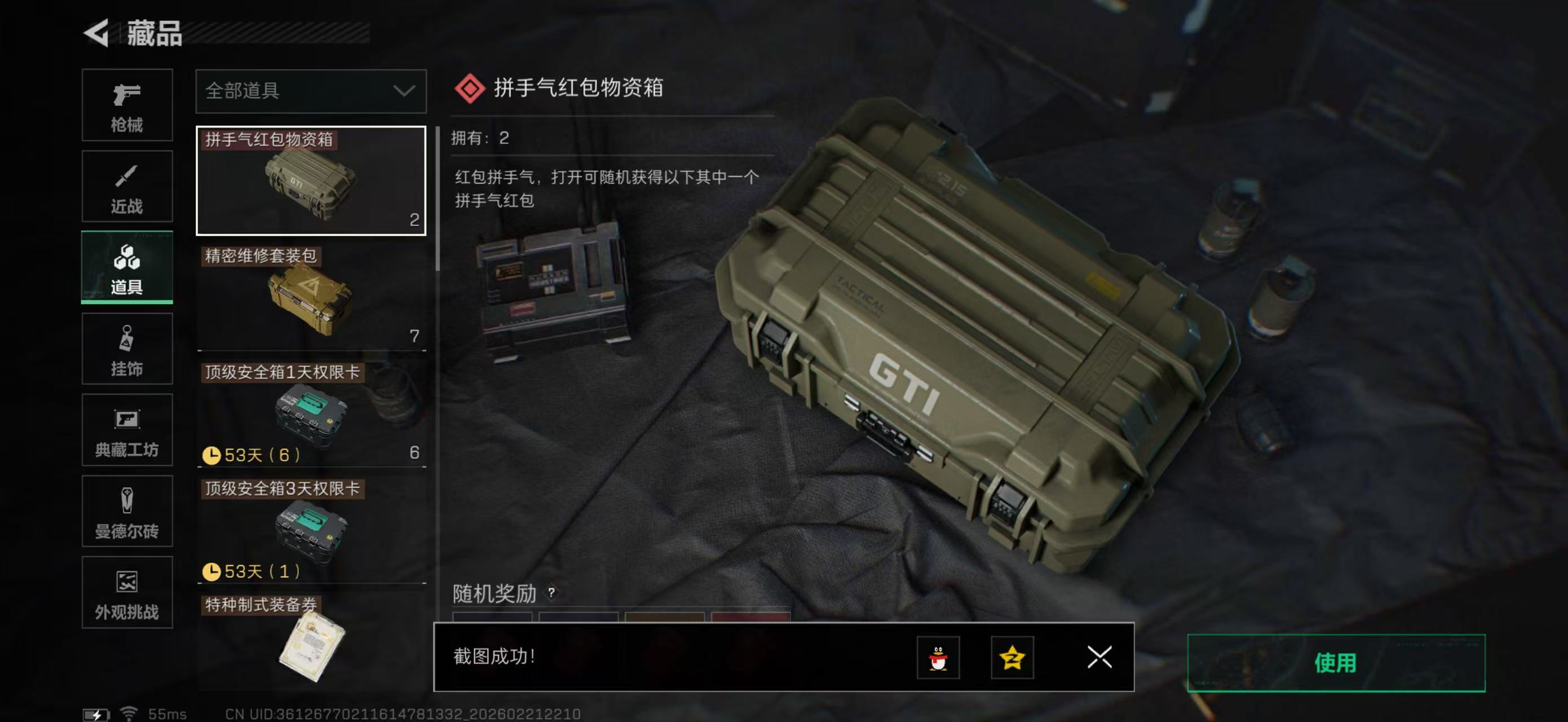
Task: Select the 挂饰 charm category icon
Action: [x=127, y=348]
